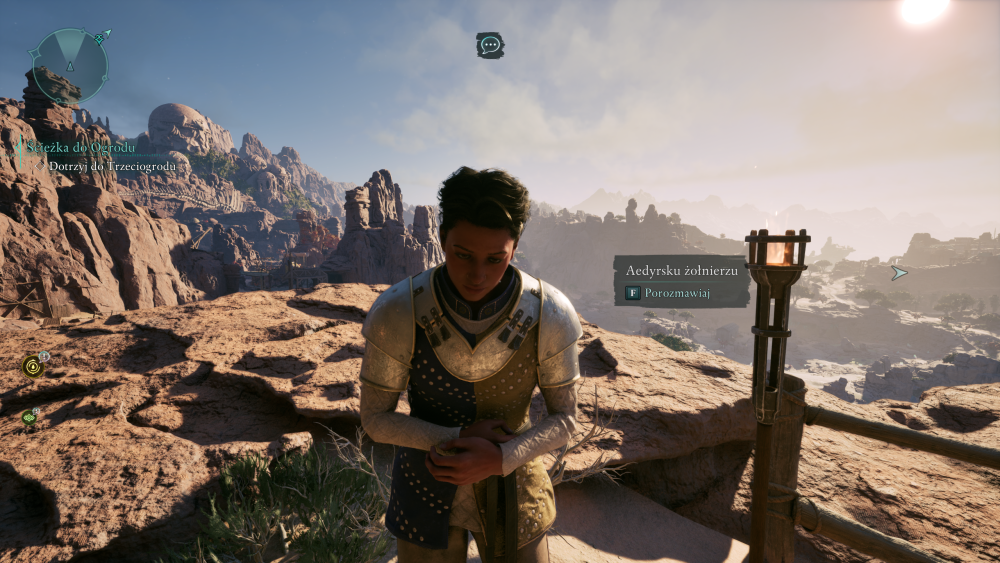This screenshot has width=1000, height=563.
Task: Select the Ścieżka do Ogrodu quest tracker
Action: (x=81, y=148)
